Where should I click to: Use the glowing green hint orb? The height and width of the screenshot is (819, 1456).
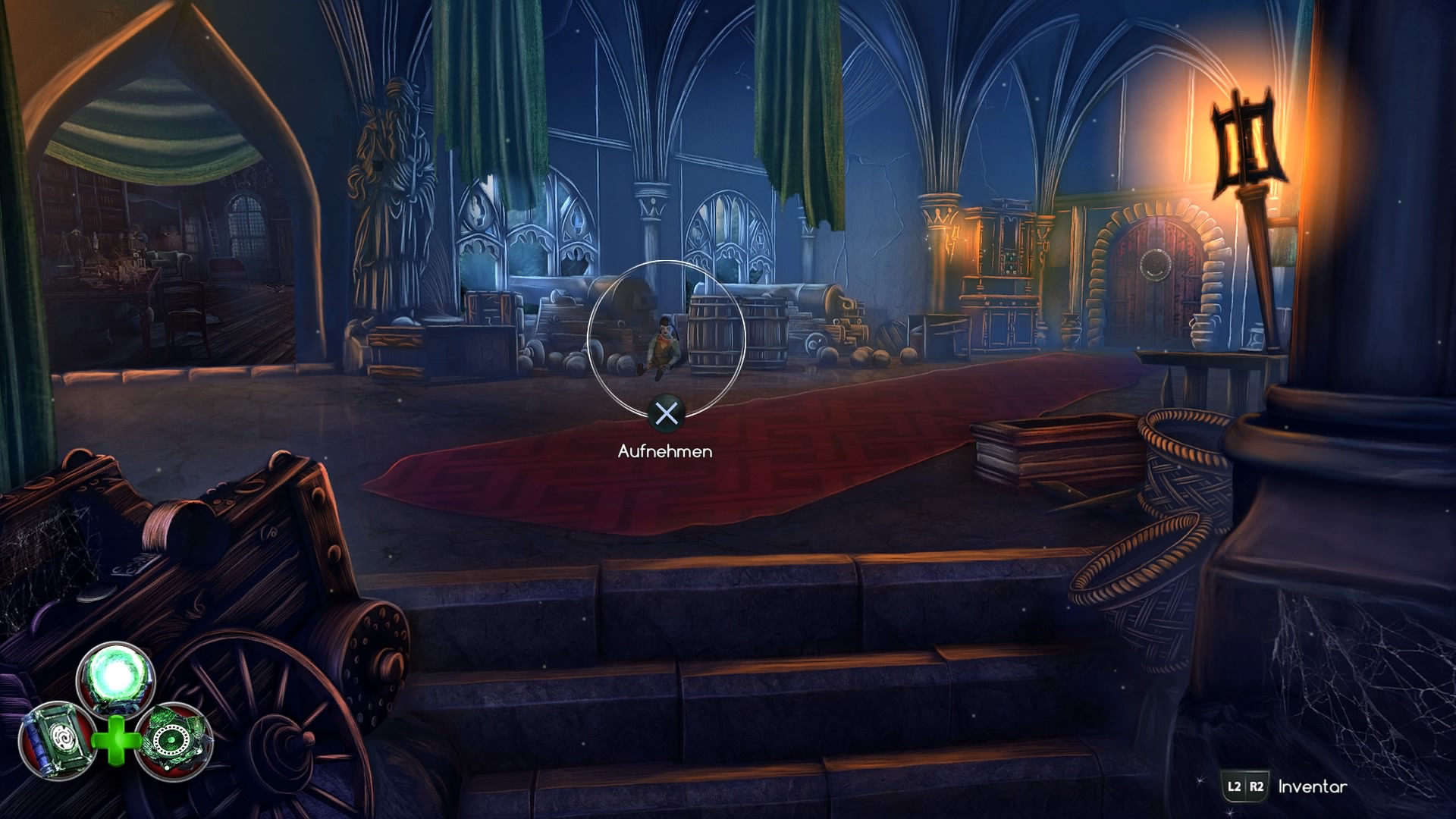(116, 677)
